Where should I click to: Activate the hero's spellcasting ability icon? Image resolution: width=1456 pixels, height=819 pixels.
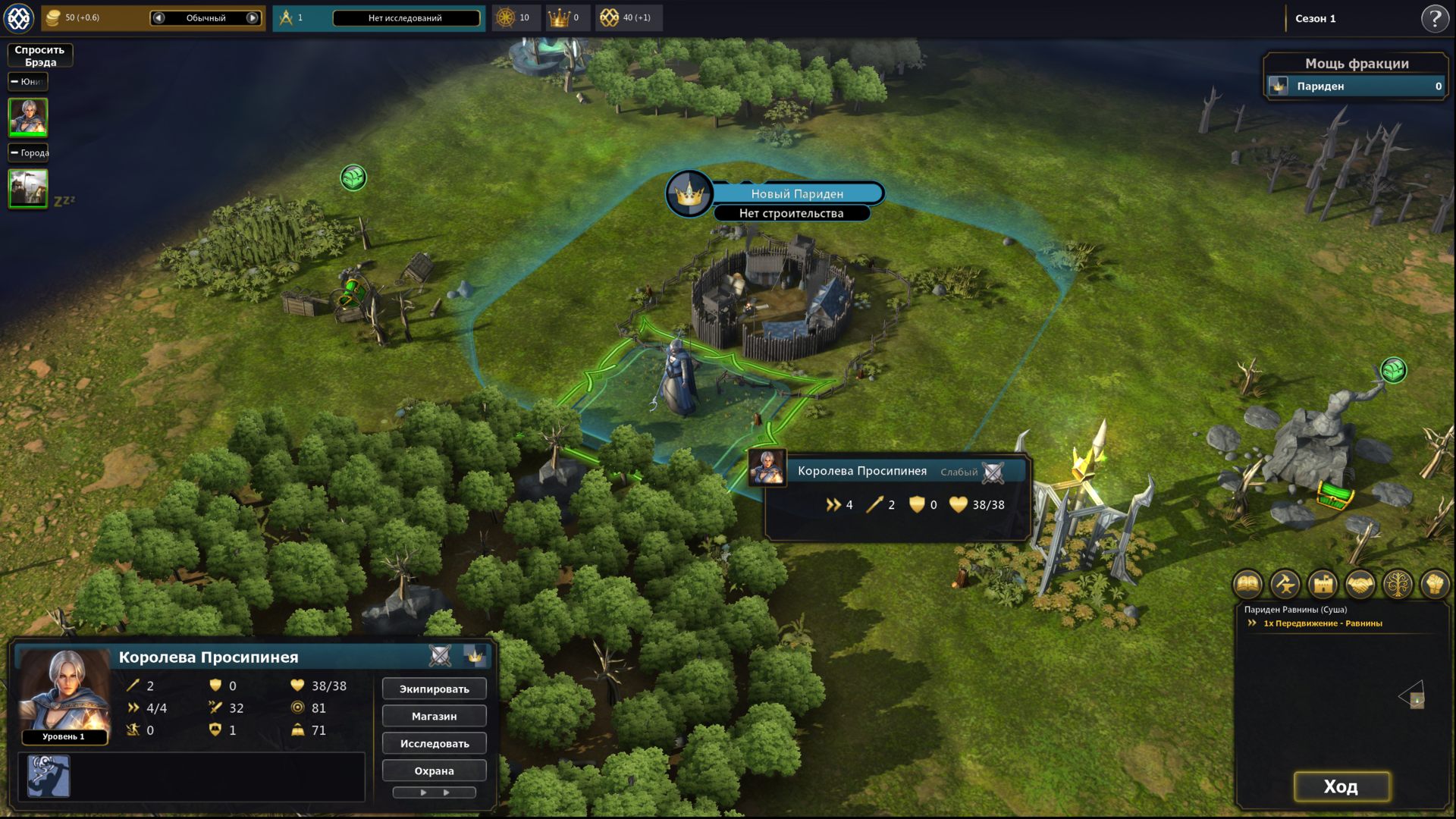click(49, 776)
